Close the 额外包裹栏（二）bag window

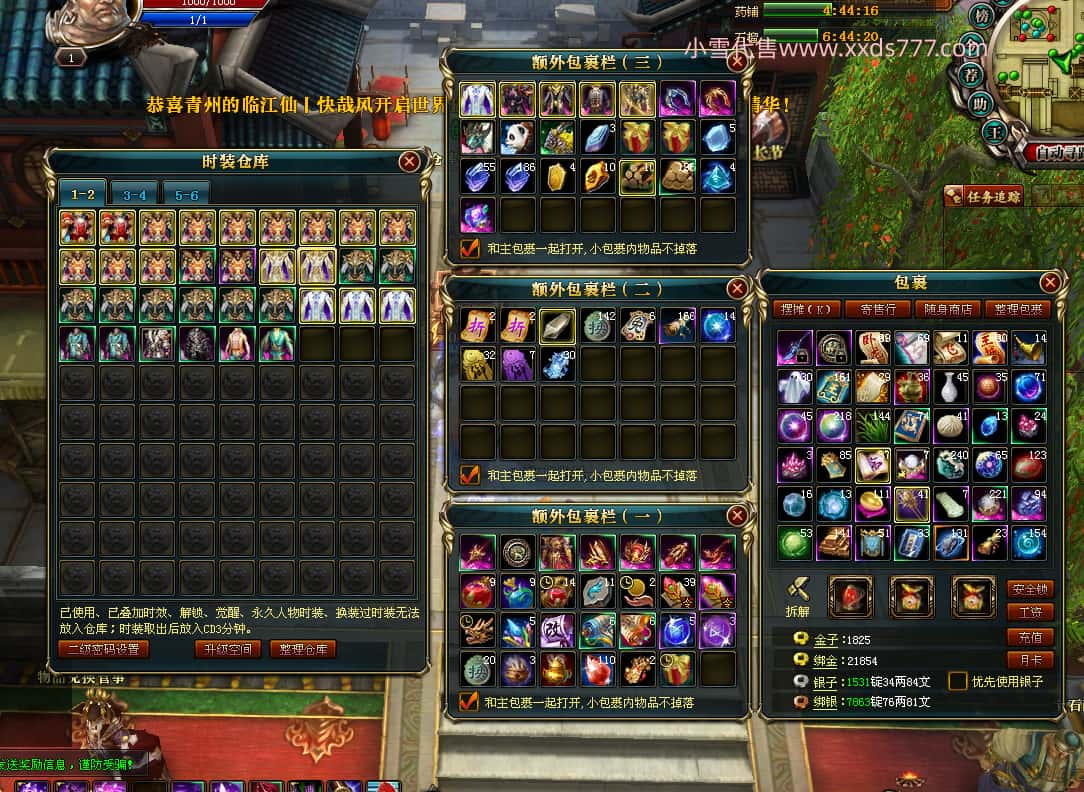(737, 288)
